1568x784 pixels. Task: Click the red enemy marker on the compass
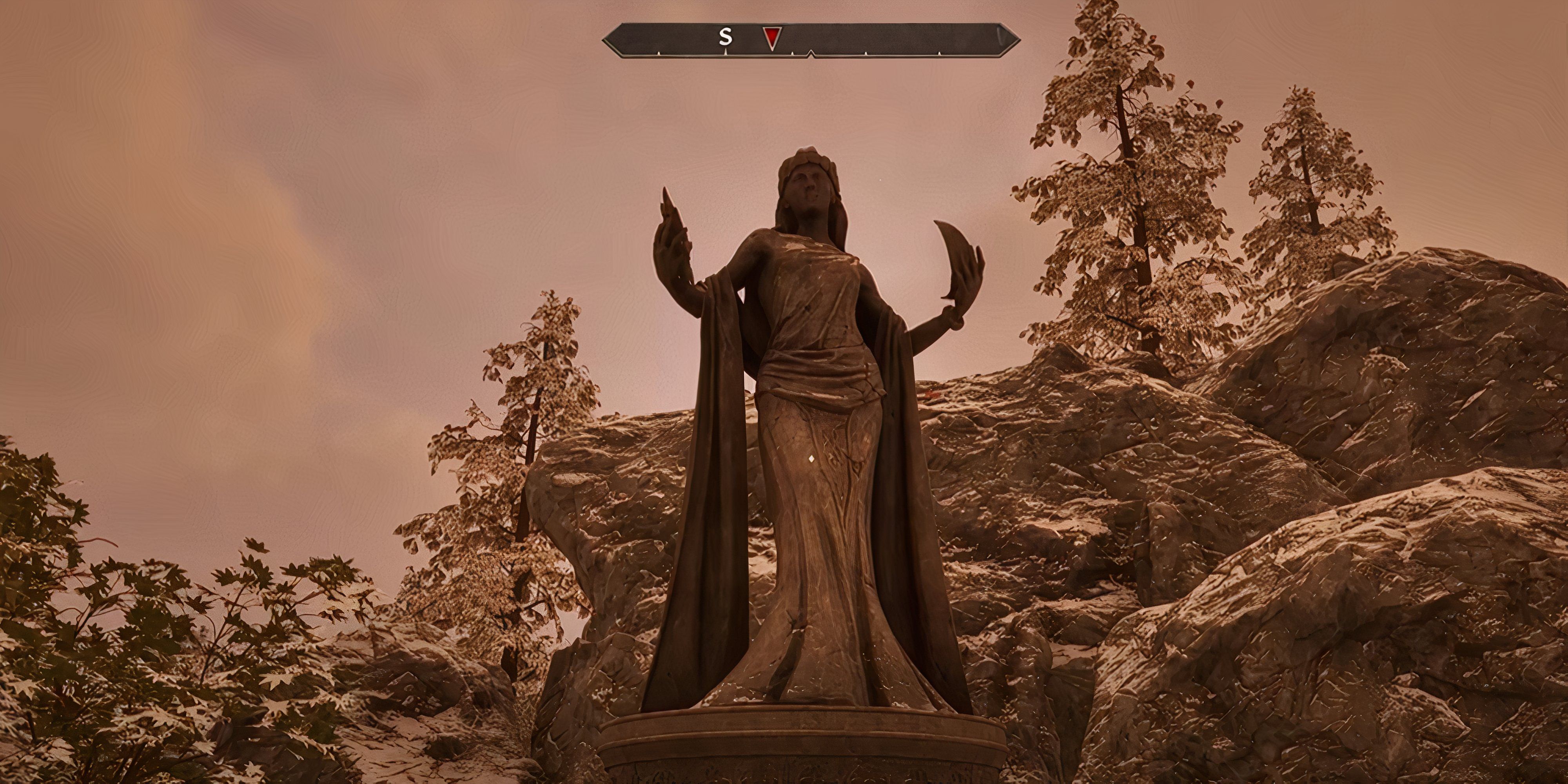click(x=771, y=38)
